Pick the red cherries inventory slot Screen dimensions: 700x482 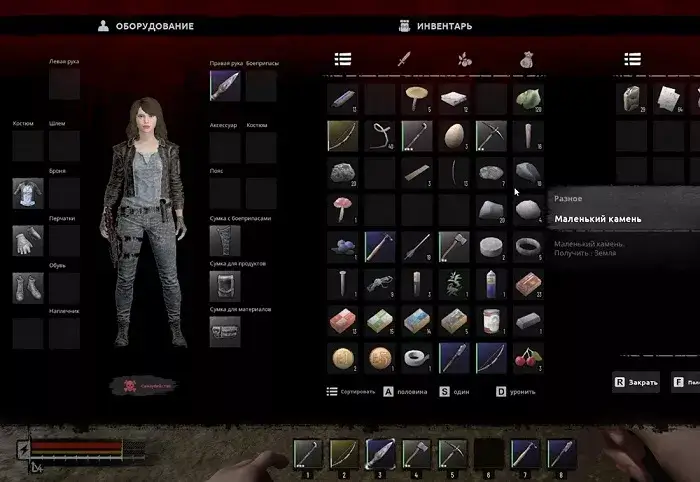point(528,356)
